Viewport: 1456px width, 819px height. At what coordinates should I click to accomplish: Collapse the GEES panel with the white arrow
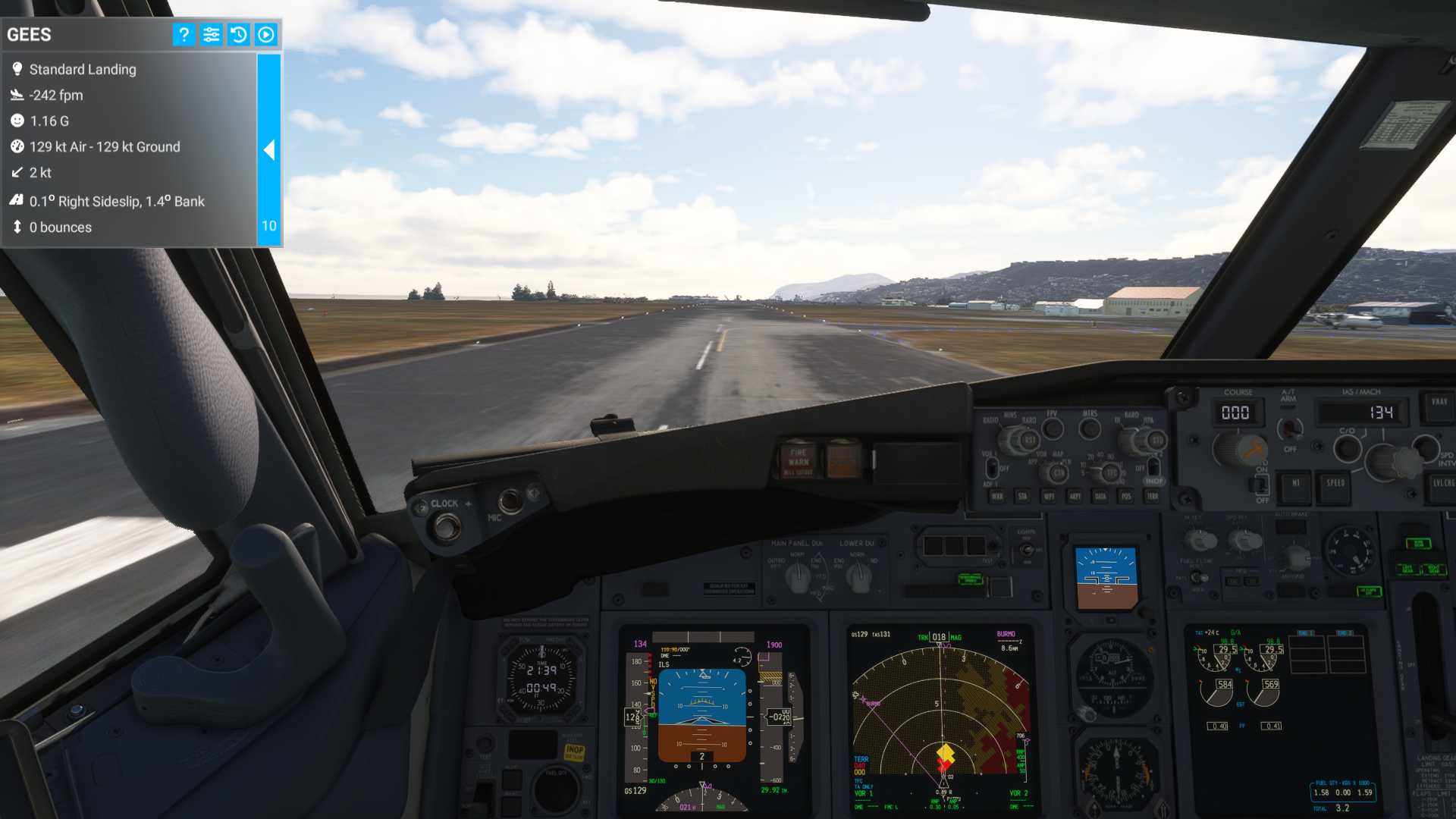(x=269, y=150)
